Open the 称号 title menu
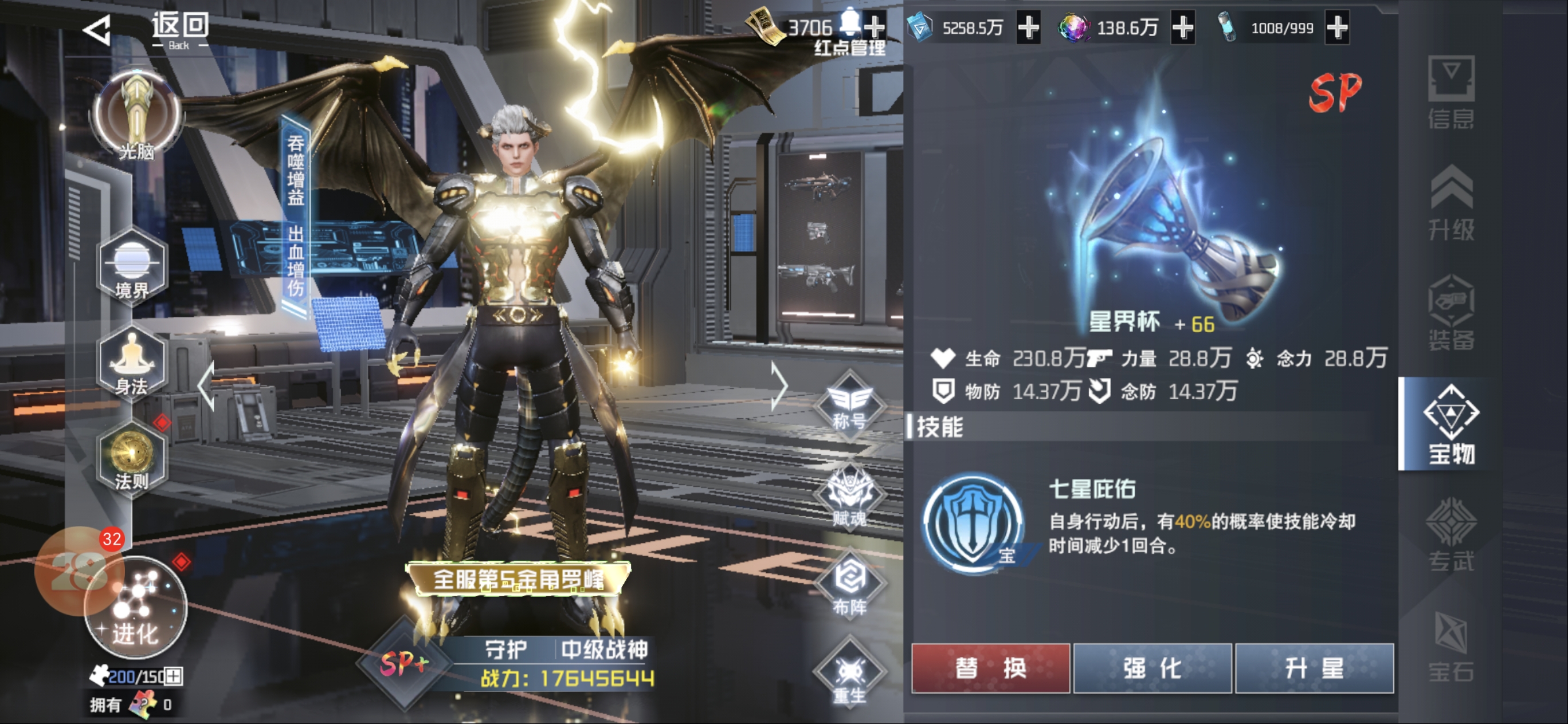Viewport: 1568px width, 724px height. click(849, 403)
